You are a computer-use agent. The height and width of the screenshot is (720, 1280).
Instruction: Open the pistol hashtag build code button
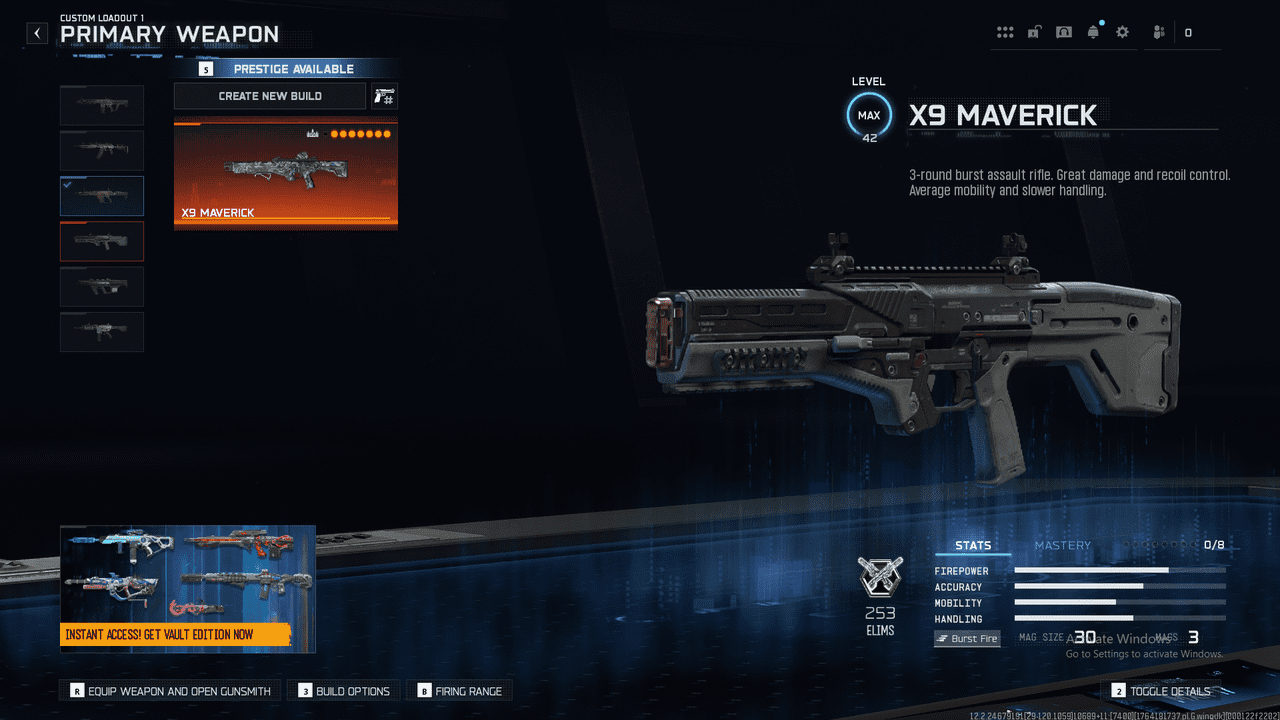click(x=384, y=96)
